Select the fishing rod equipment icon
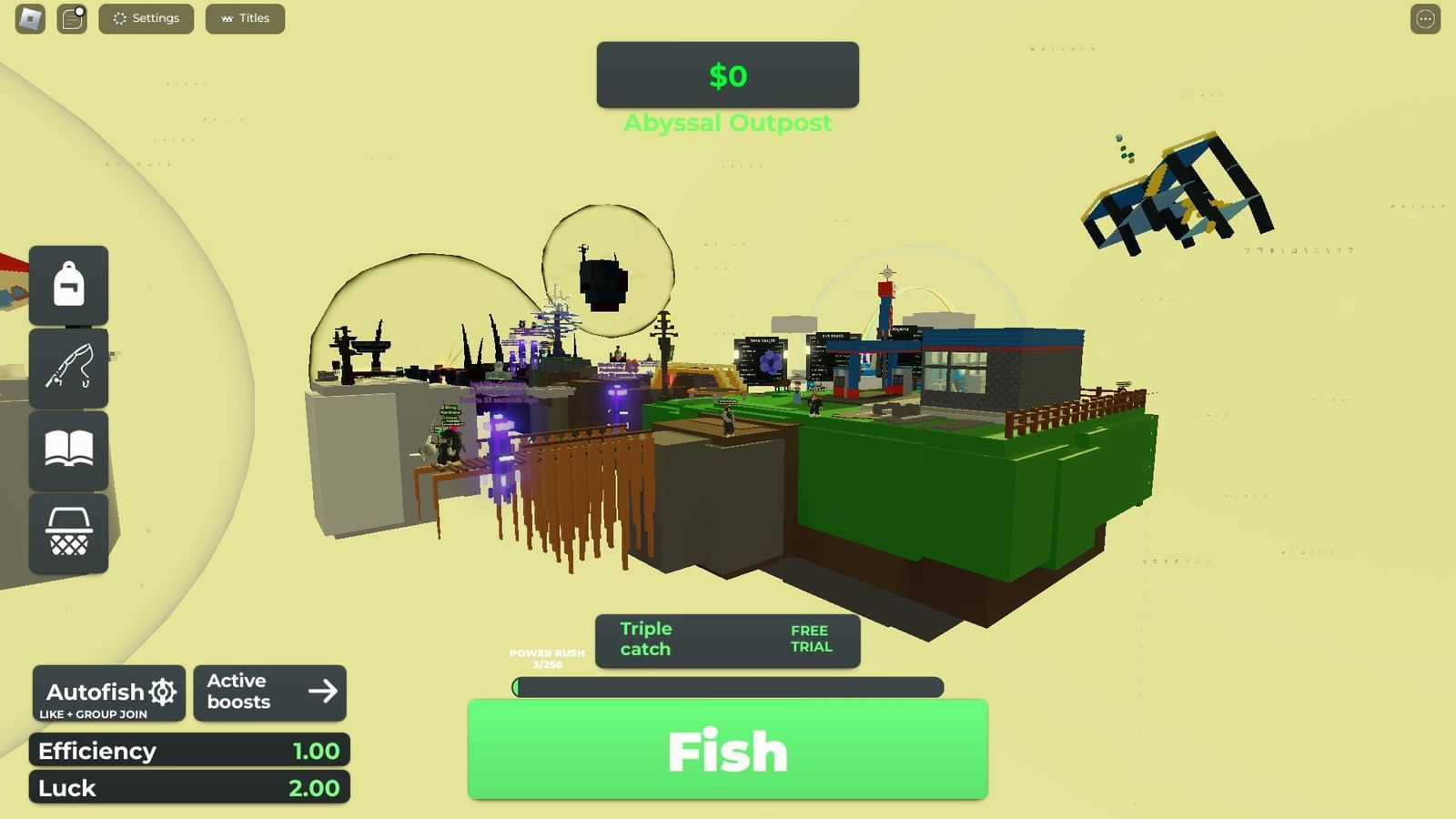This screenshot has width=1456, height=819. coord(68,369)
